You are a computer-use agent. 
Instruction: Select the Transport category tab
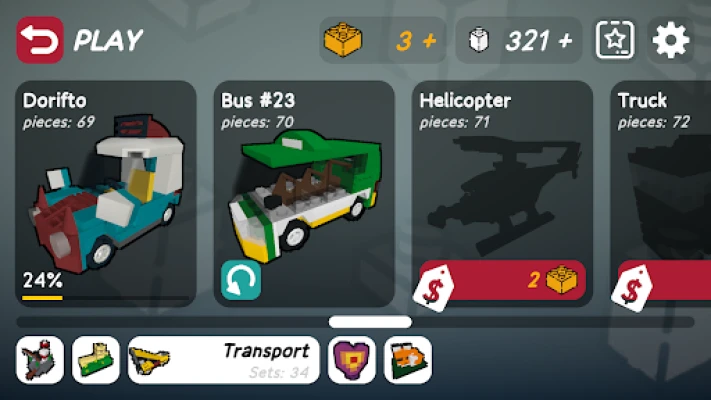point(224,360)
